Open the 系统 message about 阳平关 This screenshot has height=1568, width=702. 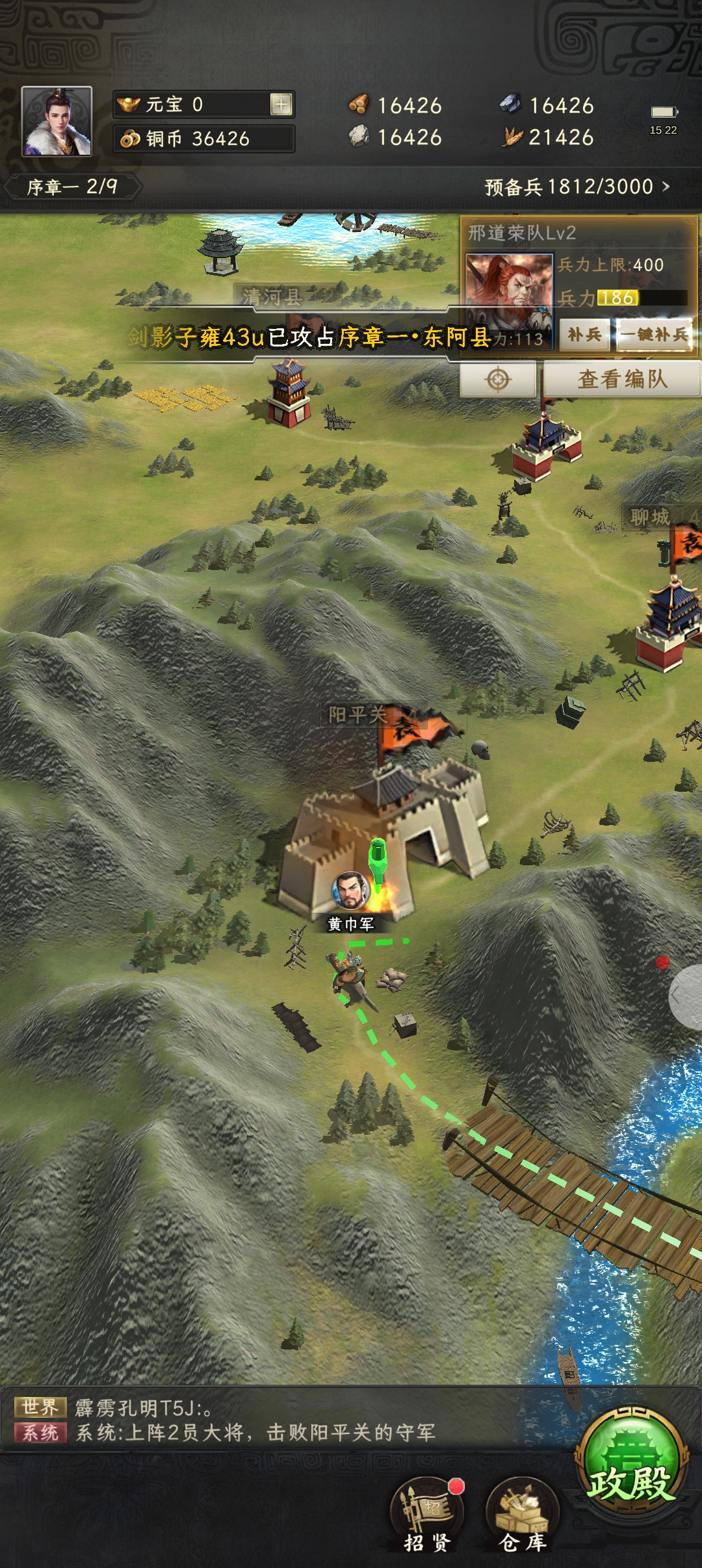[x=255, y=1433]
